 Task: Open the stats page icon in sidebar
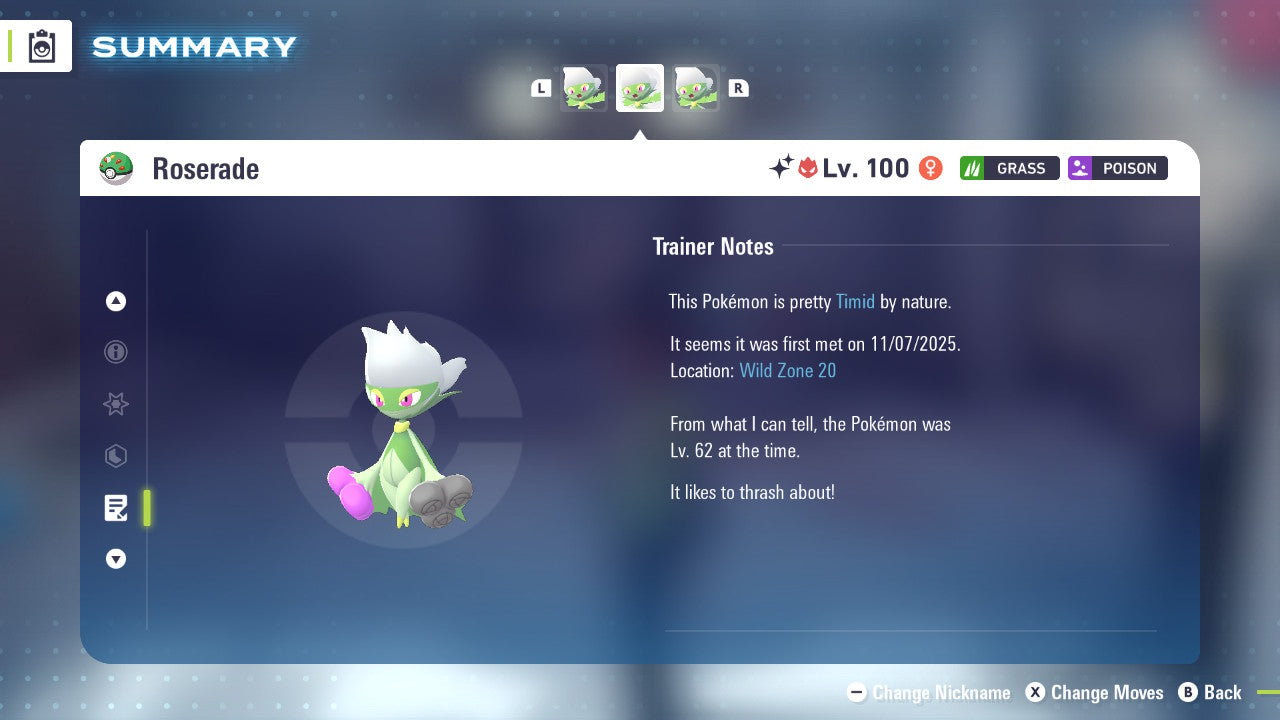tap(116, 456)
